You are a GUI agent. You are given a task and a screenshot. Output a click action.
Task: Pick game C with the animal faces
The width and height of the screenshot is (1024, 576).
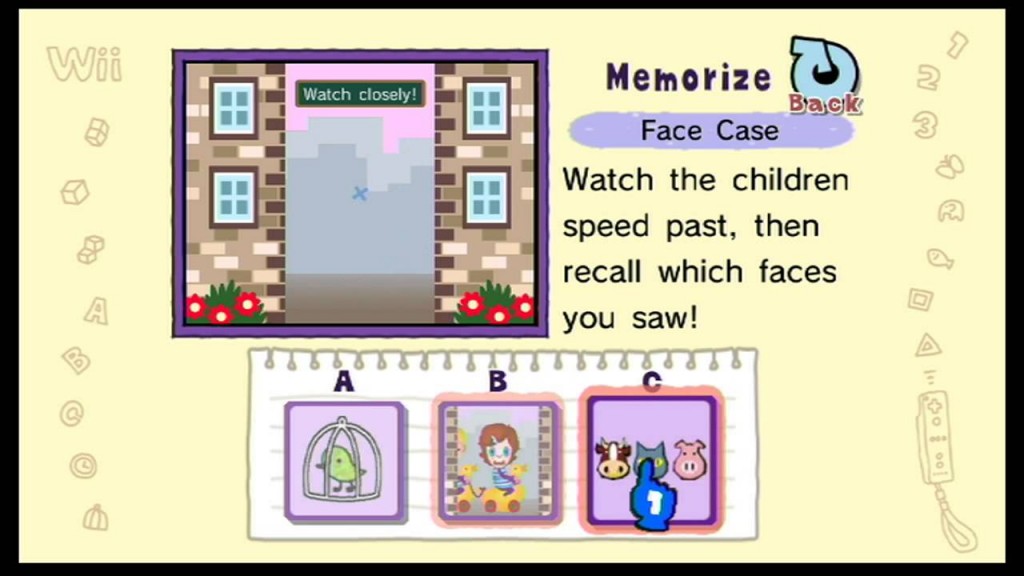[x=651, y=460]
